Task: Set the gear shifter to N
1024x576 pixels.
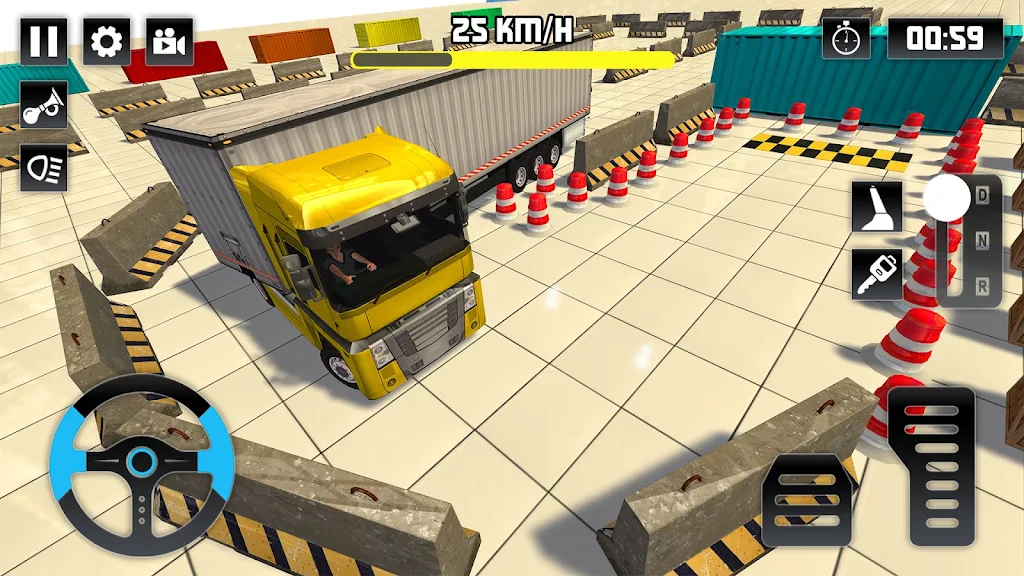Action: [x=982, y=240]
